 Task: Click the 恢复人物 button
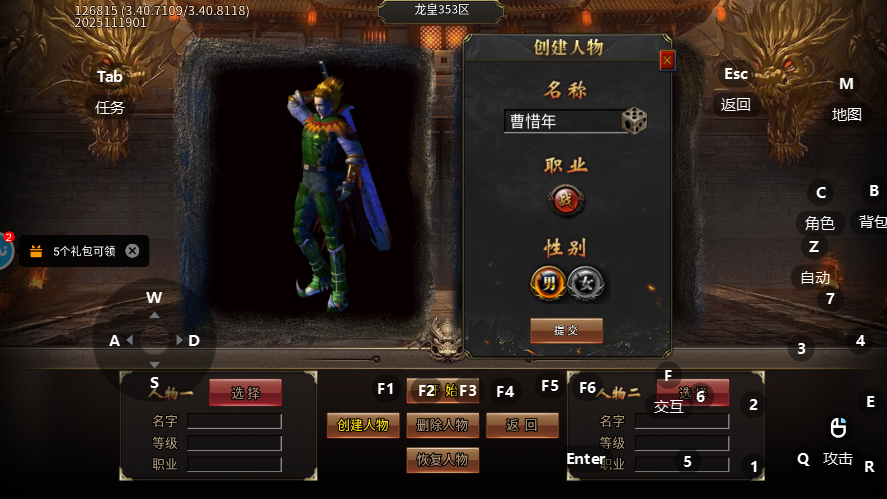(x=442, y=460)
